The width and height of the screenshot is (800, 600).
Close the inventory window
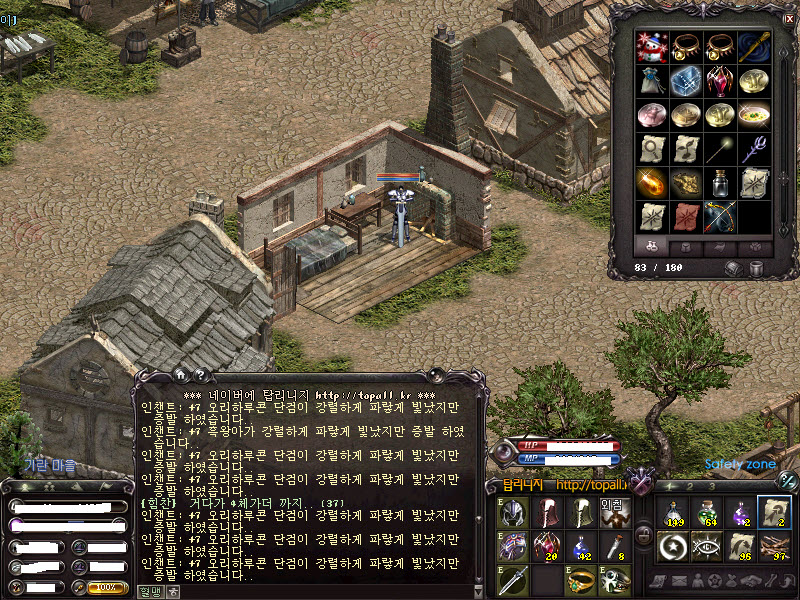click(x=790, y=18)
